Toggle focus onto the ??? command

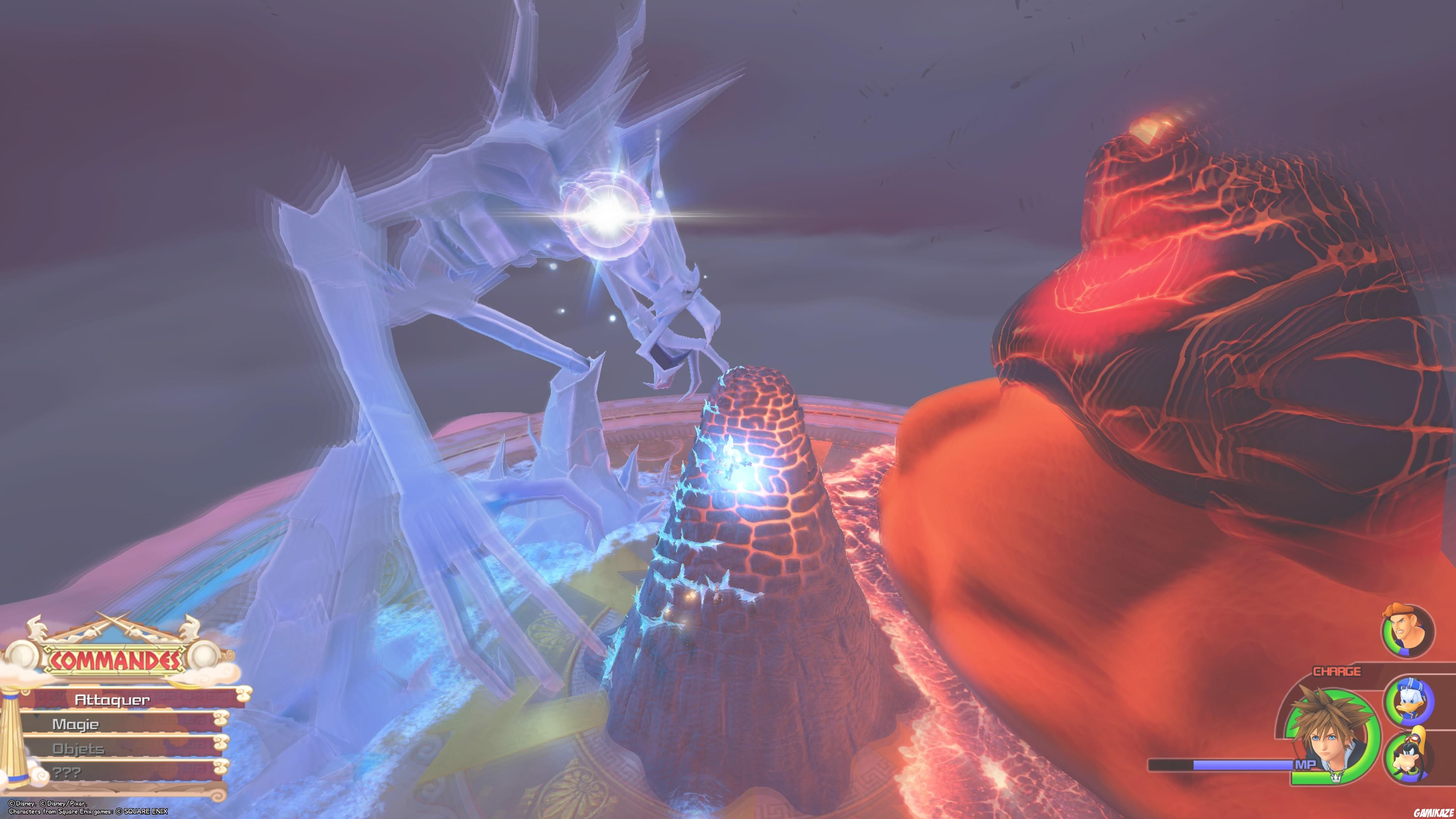[x=67, y=773]
